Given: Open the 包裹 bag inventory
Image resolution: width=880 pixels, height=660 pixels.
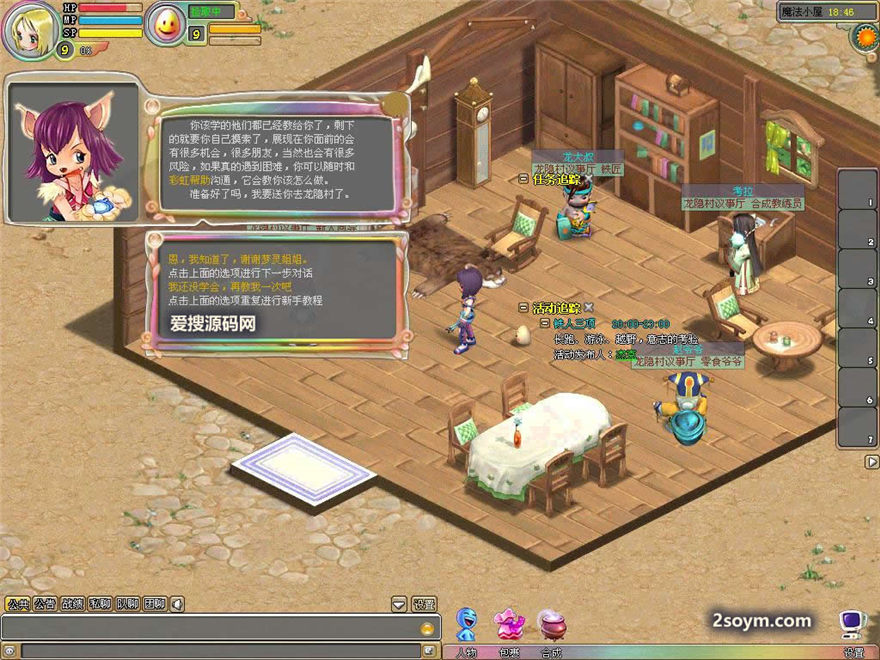Looking at the screenshot, I should [x=509, y=628].
